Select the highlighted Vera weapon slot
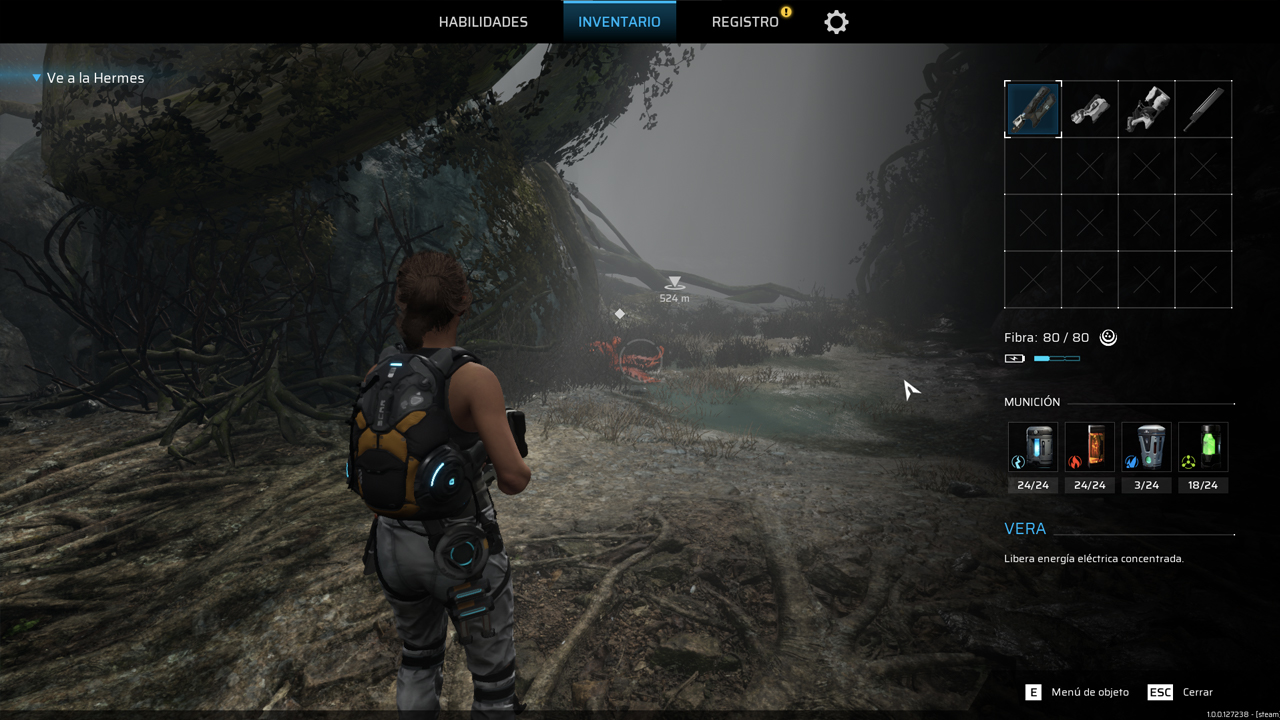The height and width of the screenshot is (720, 1280). tap(1033, 109)
